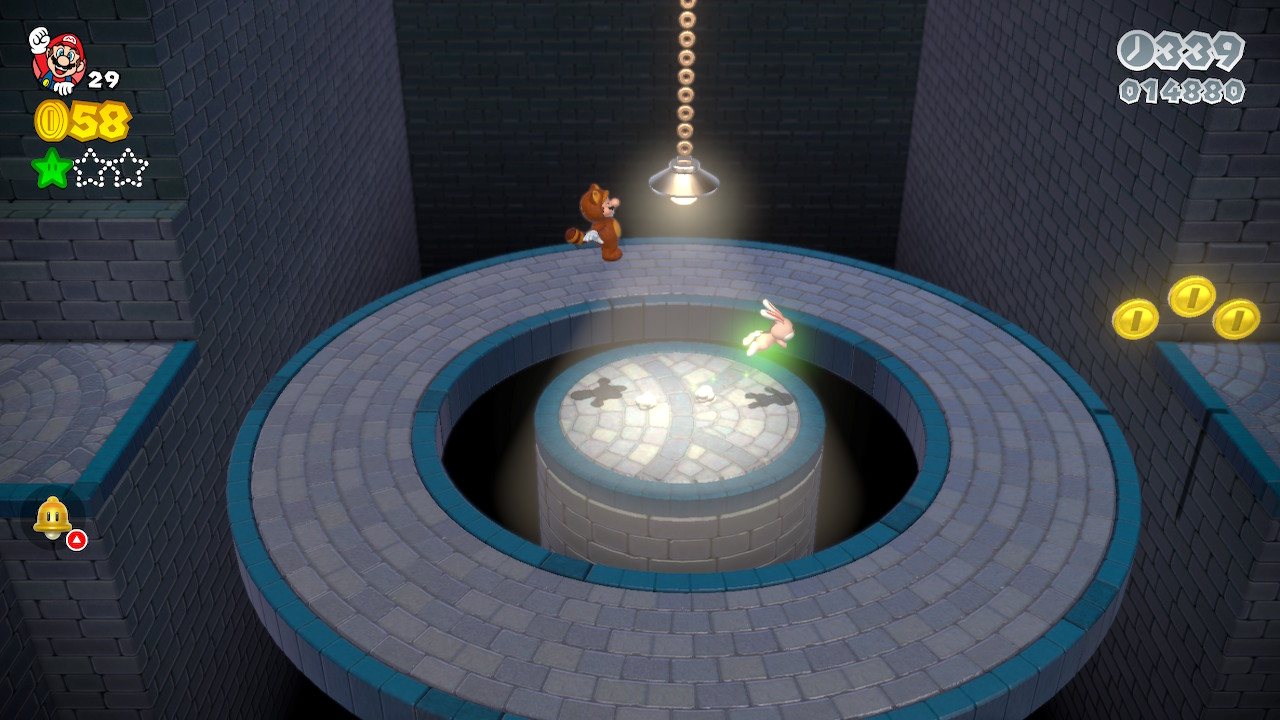The width and height of the screenshot is (1280, 720).
Task: Use the reserved Super Bell item
Action: (53, 518)
